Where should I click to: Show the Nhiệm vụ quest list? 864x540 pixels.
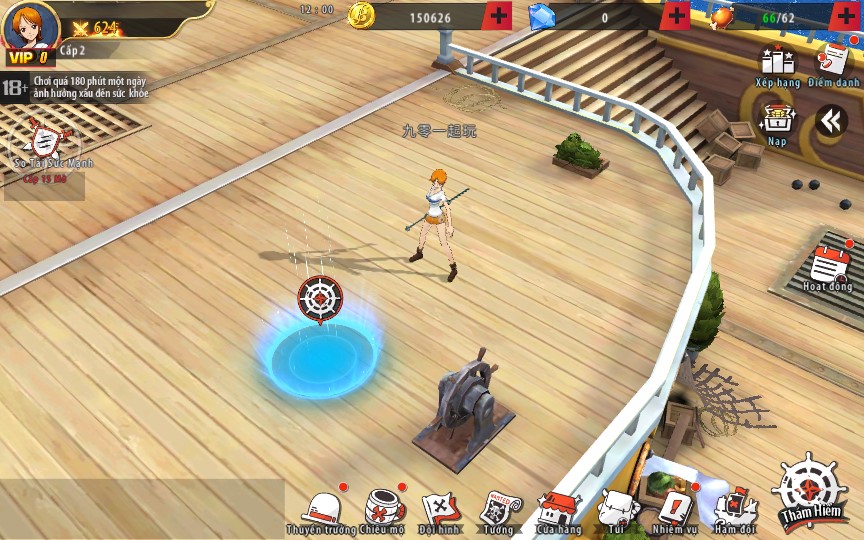click(675, 509)
